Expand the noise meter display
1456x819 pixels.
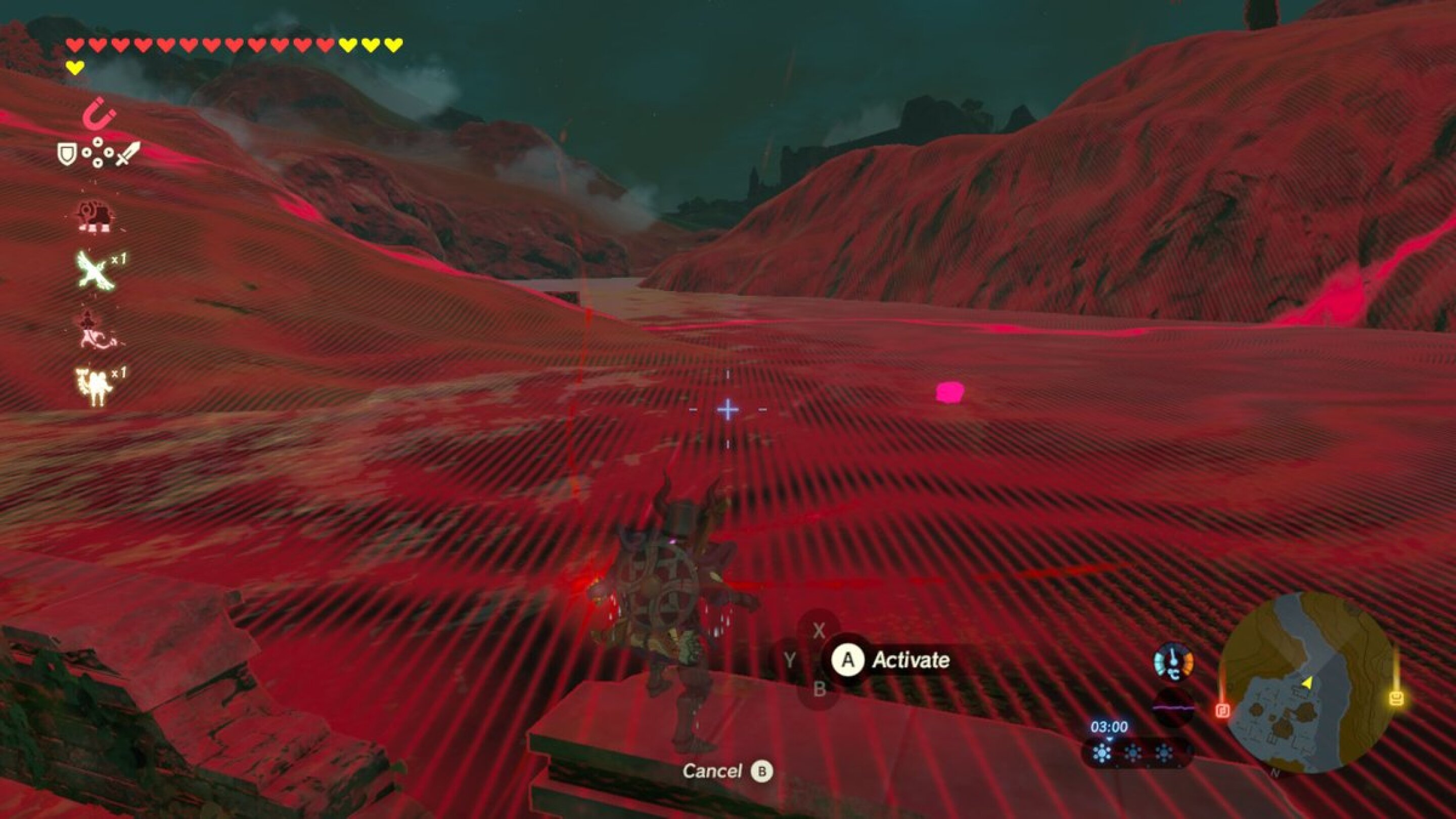[x=1173, y=708]
